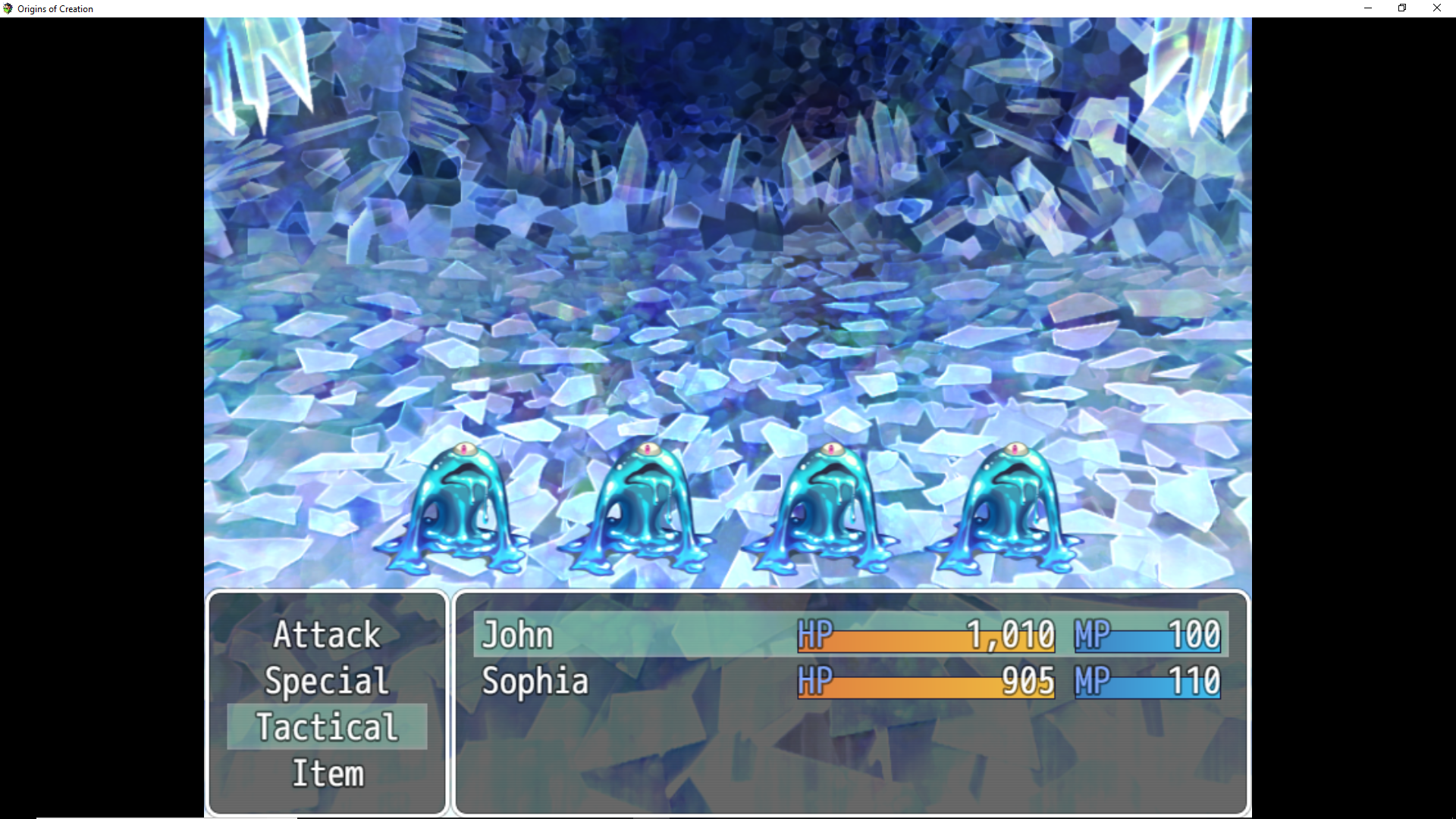Screen dimensions: 1456x819
Task: Open the Tactical command menu
Action: point(327,727)
